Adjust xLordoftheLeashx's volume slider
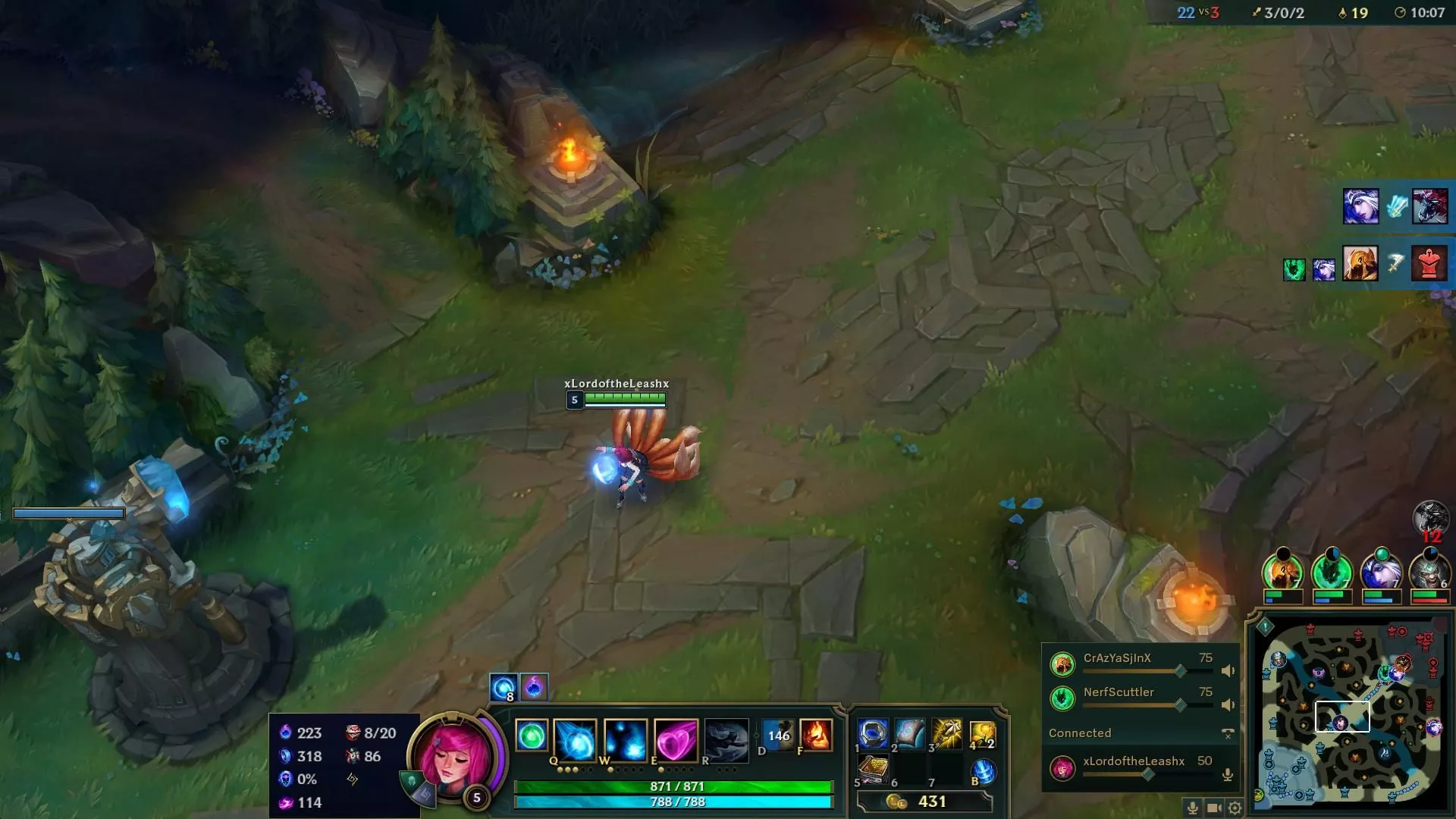Screen dimensions: 1456x819 click(x=1147, y=773)
